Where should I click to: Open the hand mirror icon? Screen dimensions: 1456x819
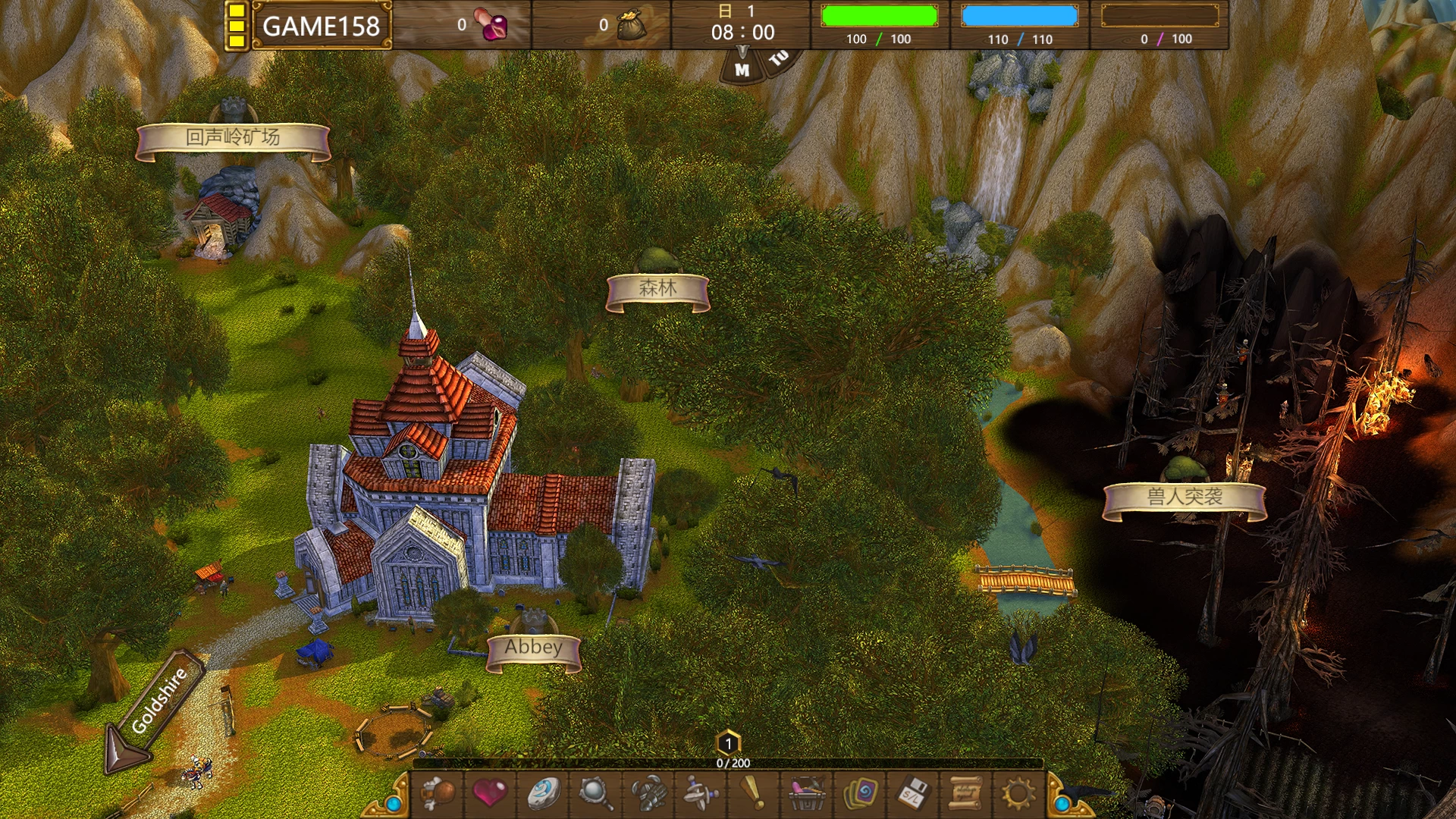[x=595, y=793]
